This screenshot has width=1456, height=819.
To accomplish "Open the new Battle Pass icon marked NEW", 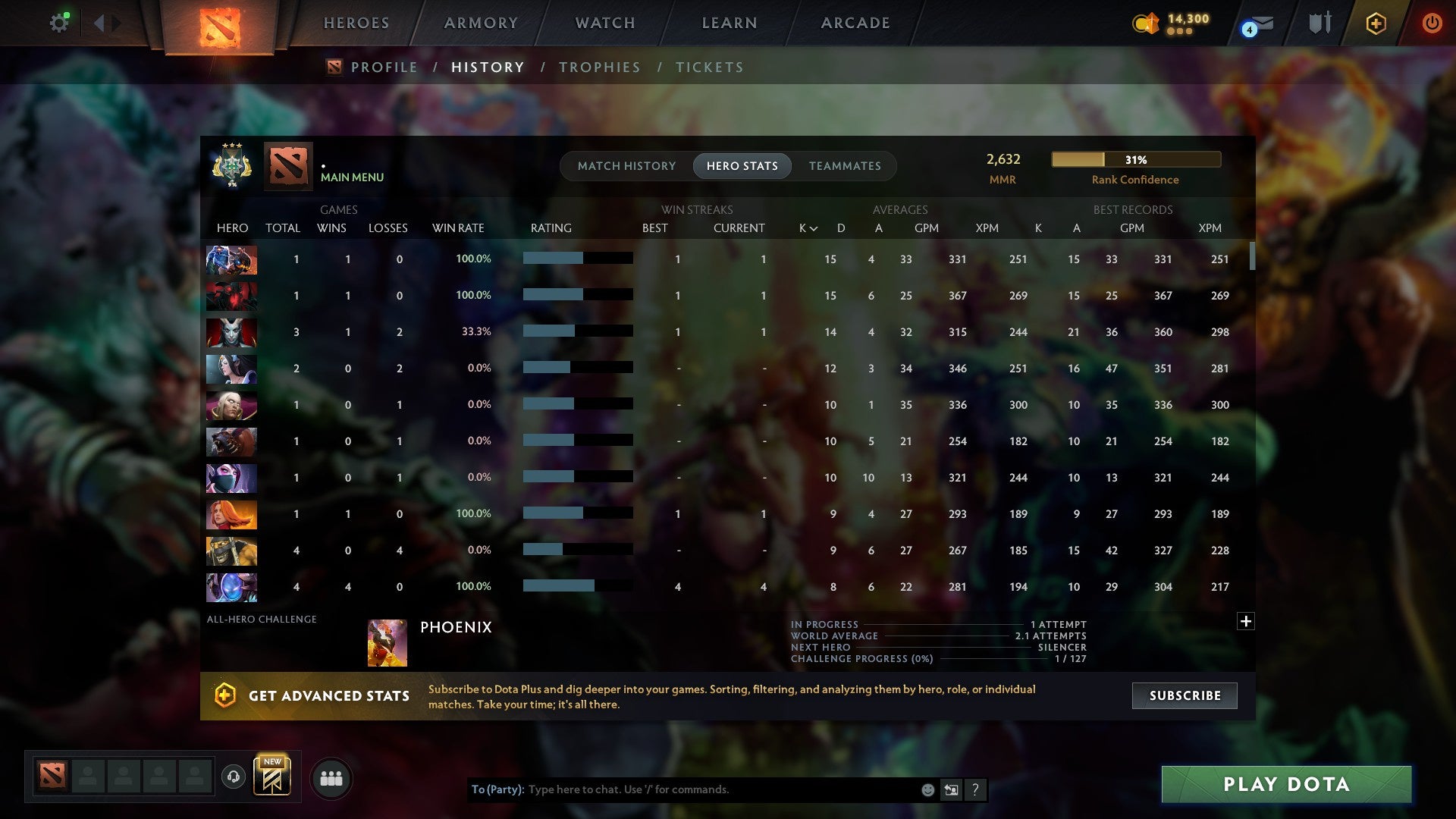I will [x=273, y=775].
